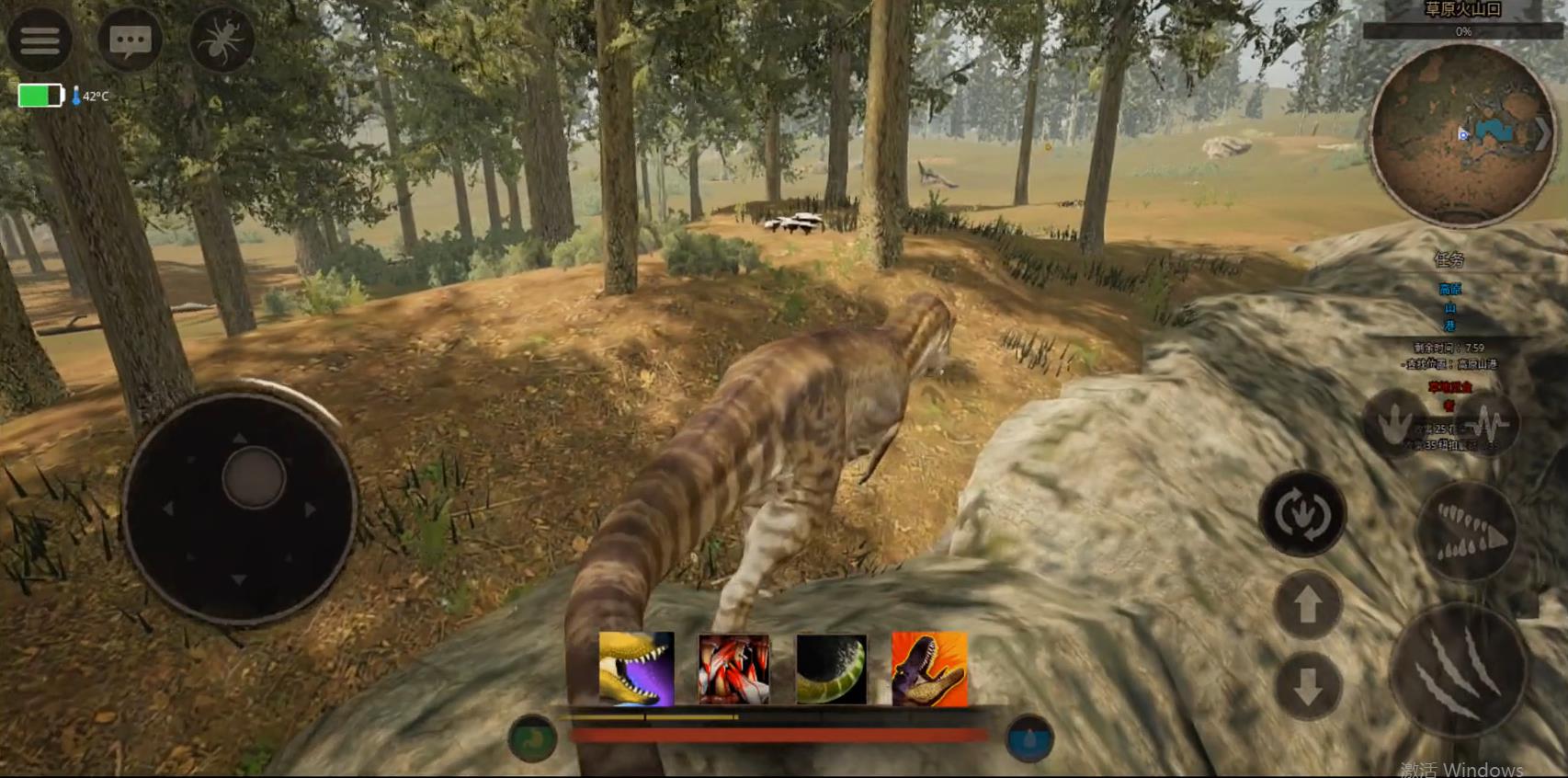Open the quest tracker panel header
The image size is (1568, 778).
coord(1449,259)
